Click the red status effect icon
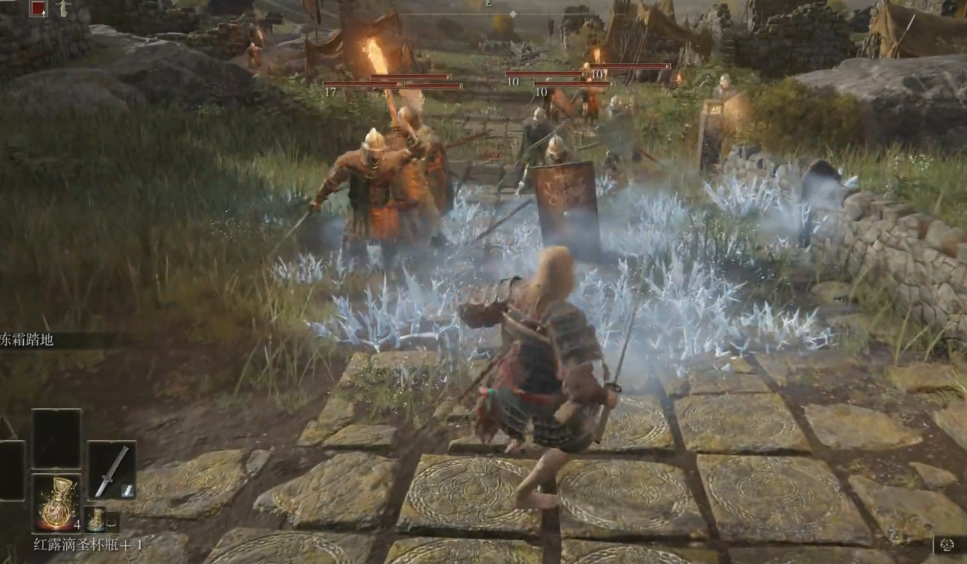The height and width of the screenshot is (564, 967). [x=38, y=9]
